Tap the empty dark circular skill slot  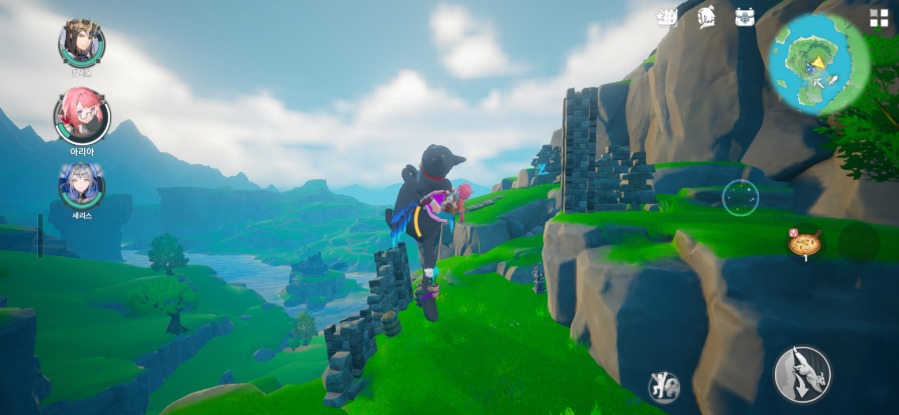(858, 242)
